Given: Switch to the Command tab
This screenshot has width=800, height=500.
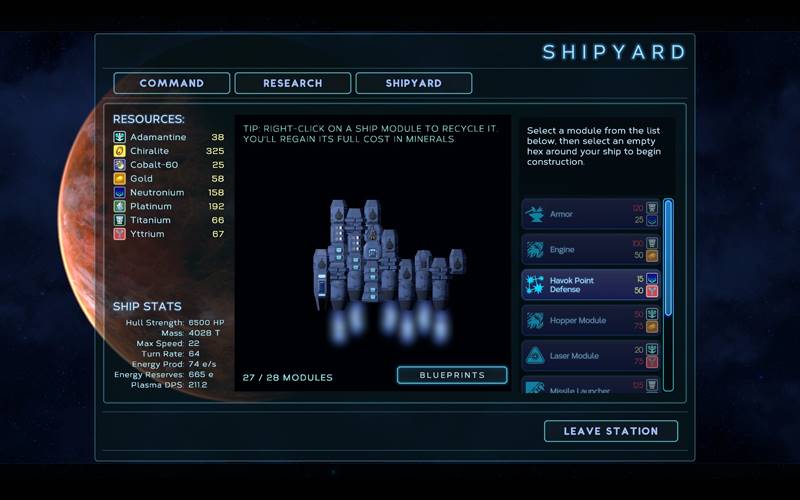Looking at the screenshot, I should 172,83.
